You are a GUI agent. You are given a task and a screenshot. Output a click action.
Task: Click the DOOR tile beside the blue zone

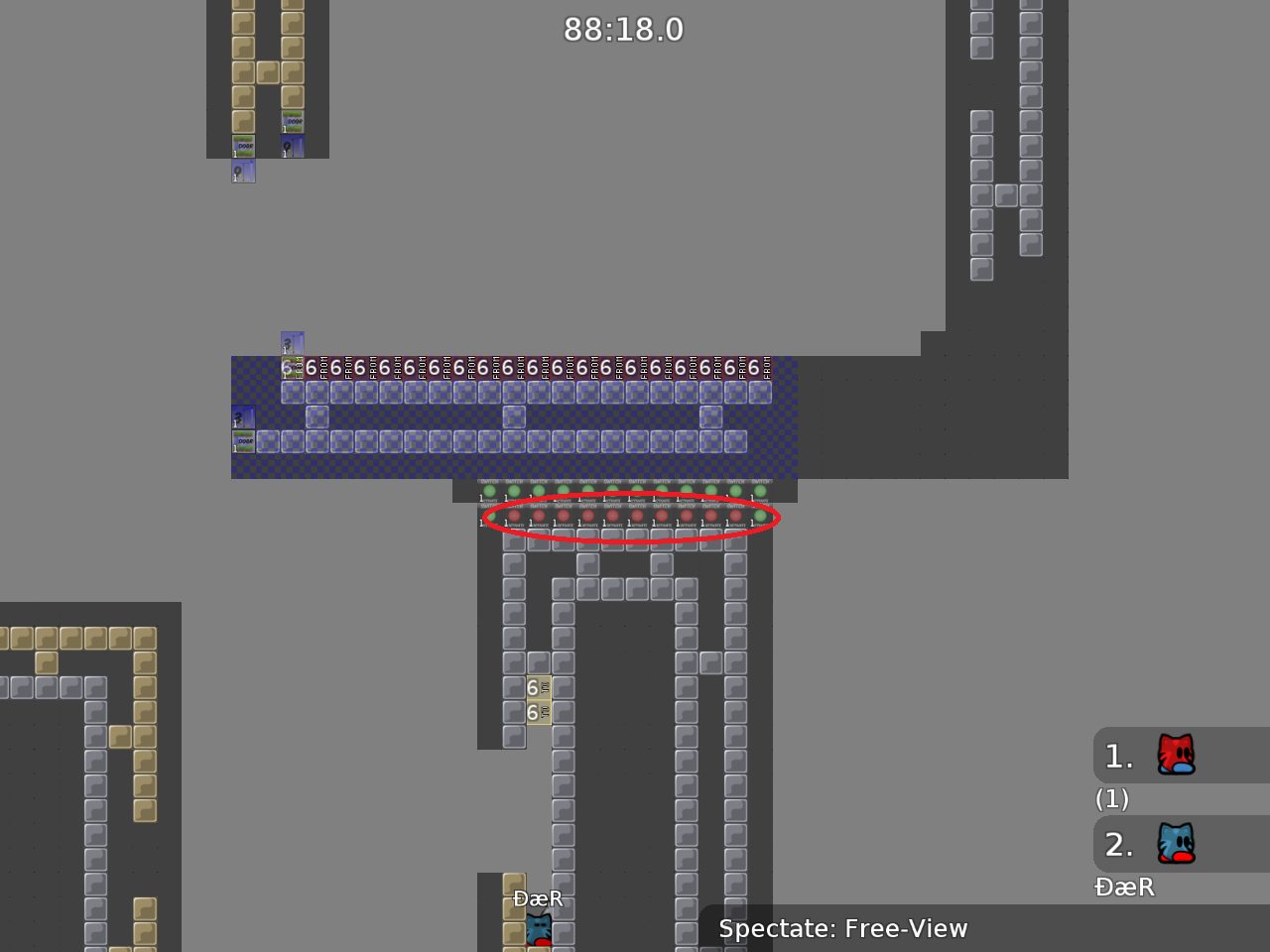(244, 439)
